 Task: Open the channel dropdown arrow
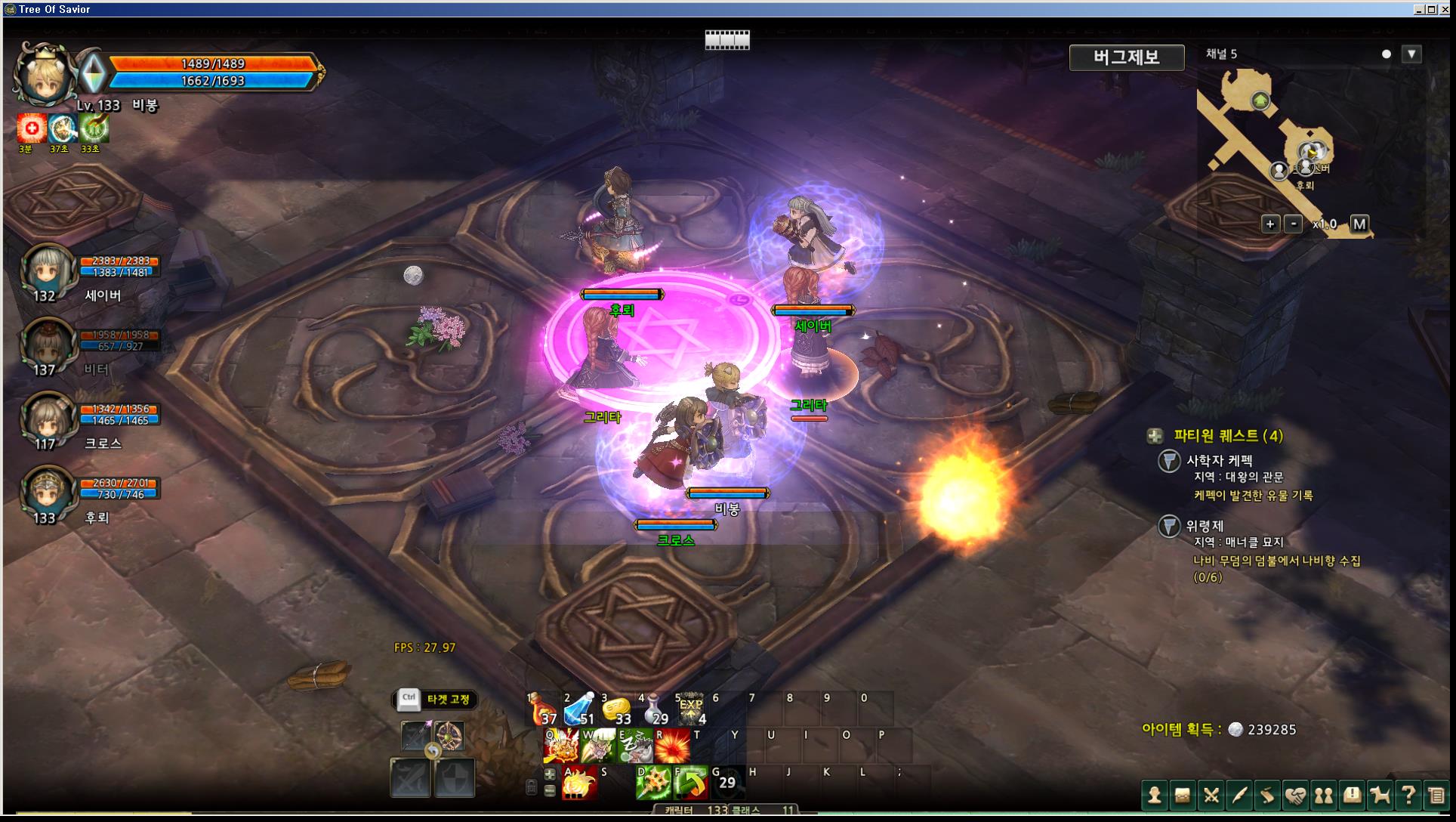point(1411,54)
